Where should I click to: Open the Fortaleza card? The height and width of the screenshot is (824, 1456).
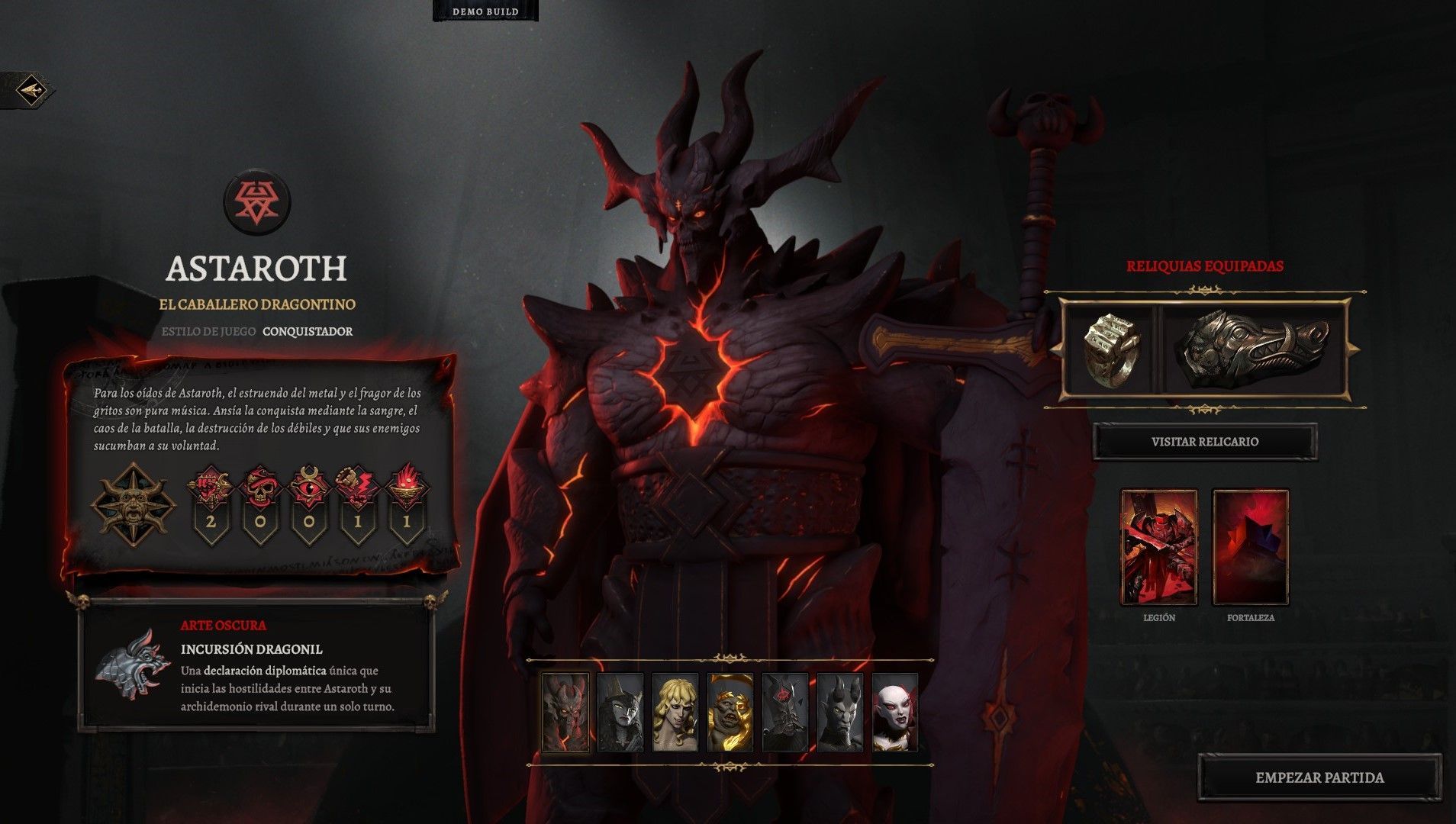[x=1251, y=547]
